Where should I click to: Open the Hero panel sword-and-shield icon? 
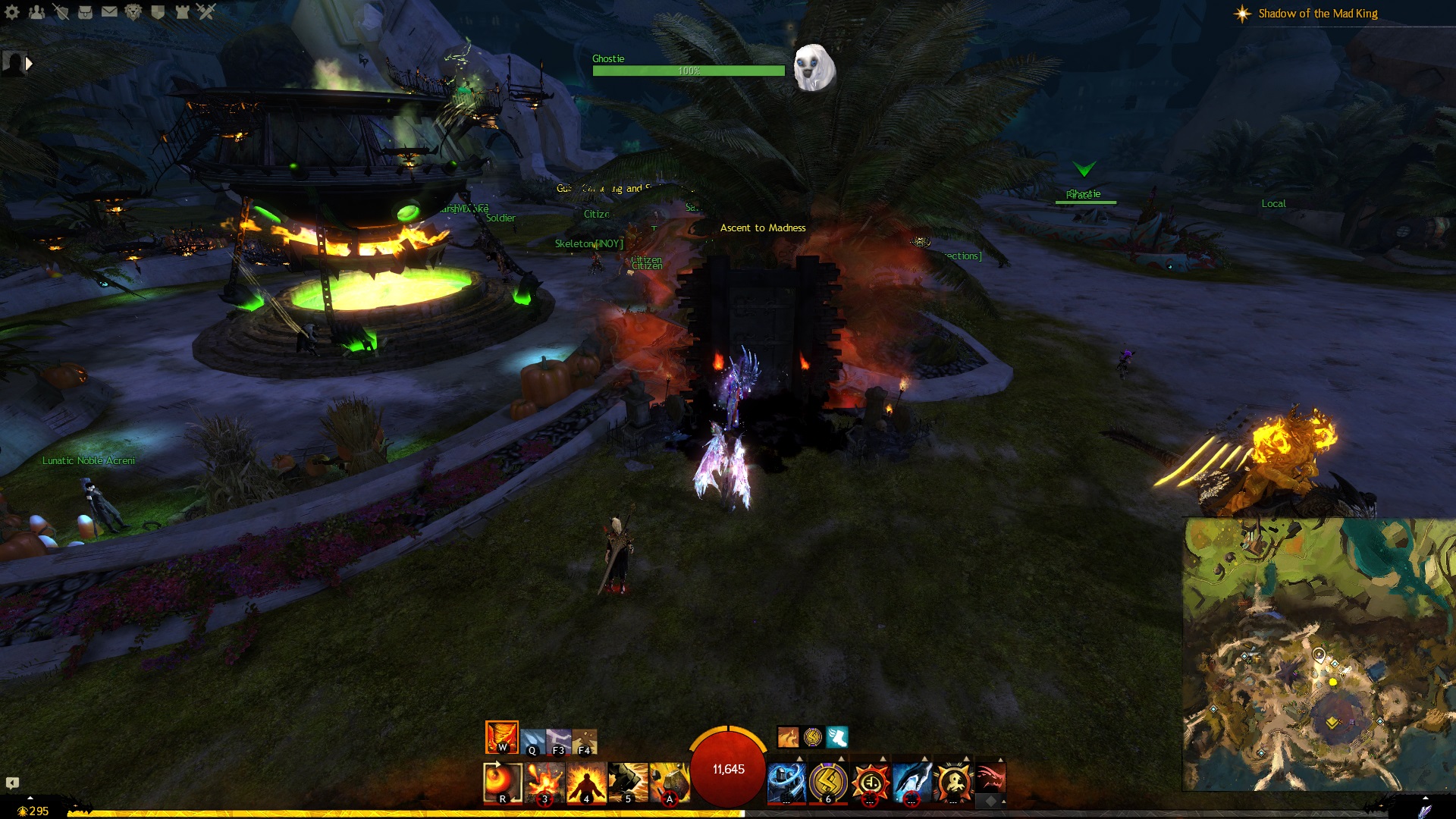[x=61, y=11]
